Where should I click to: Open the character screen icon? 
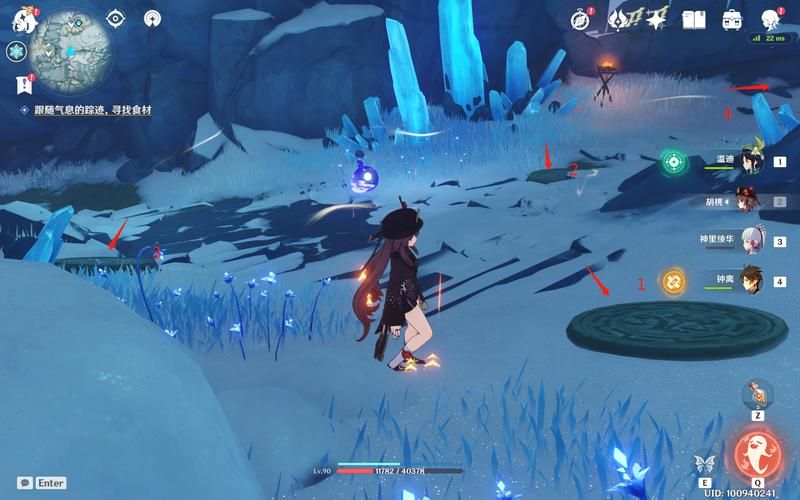tap(770, 19)
